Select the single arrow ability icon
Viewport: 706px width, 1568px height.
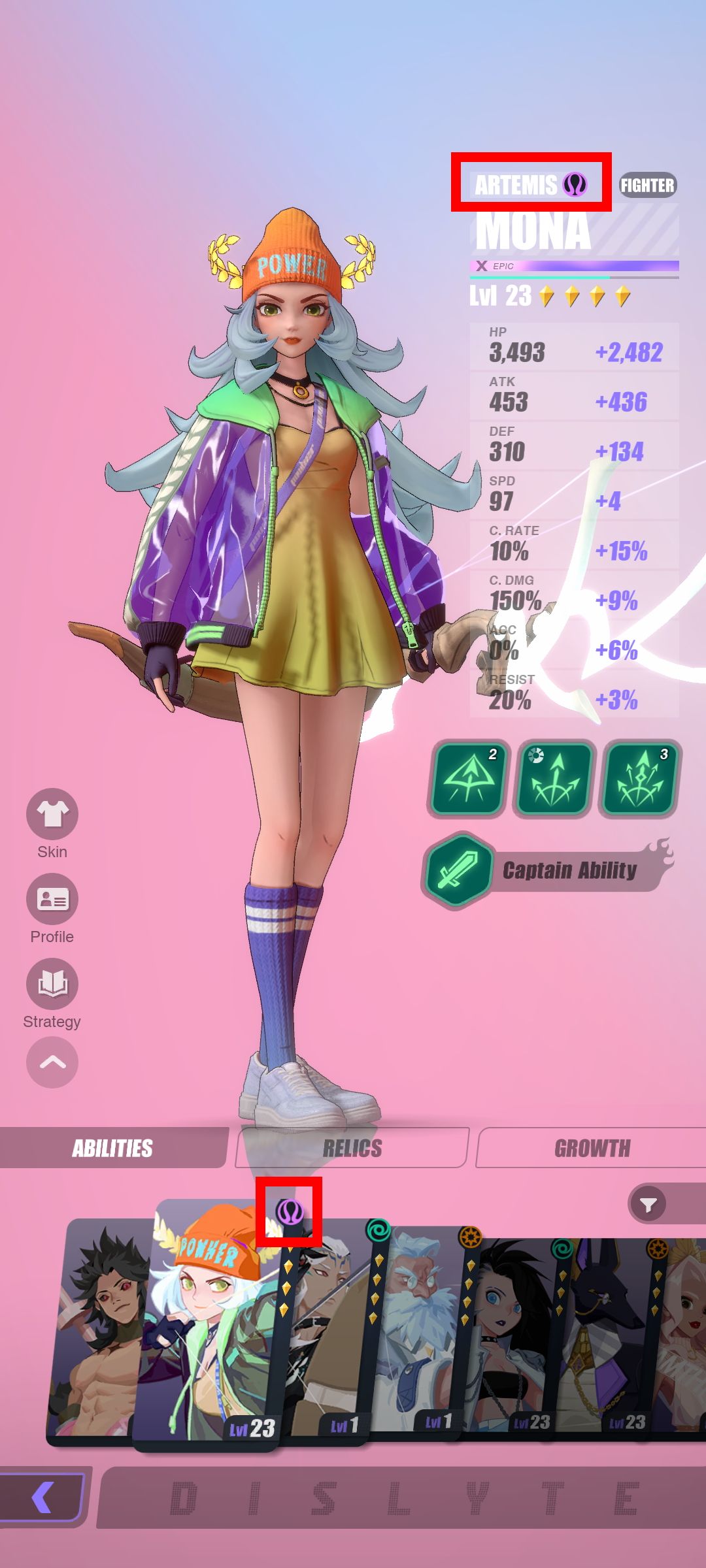tap(467, 778)
